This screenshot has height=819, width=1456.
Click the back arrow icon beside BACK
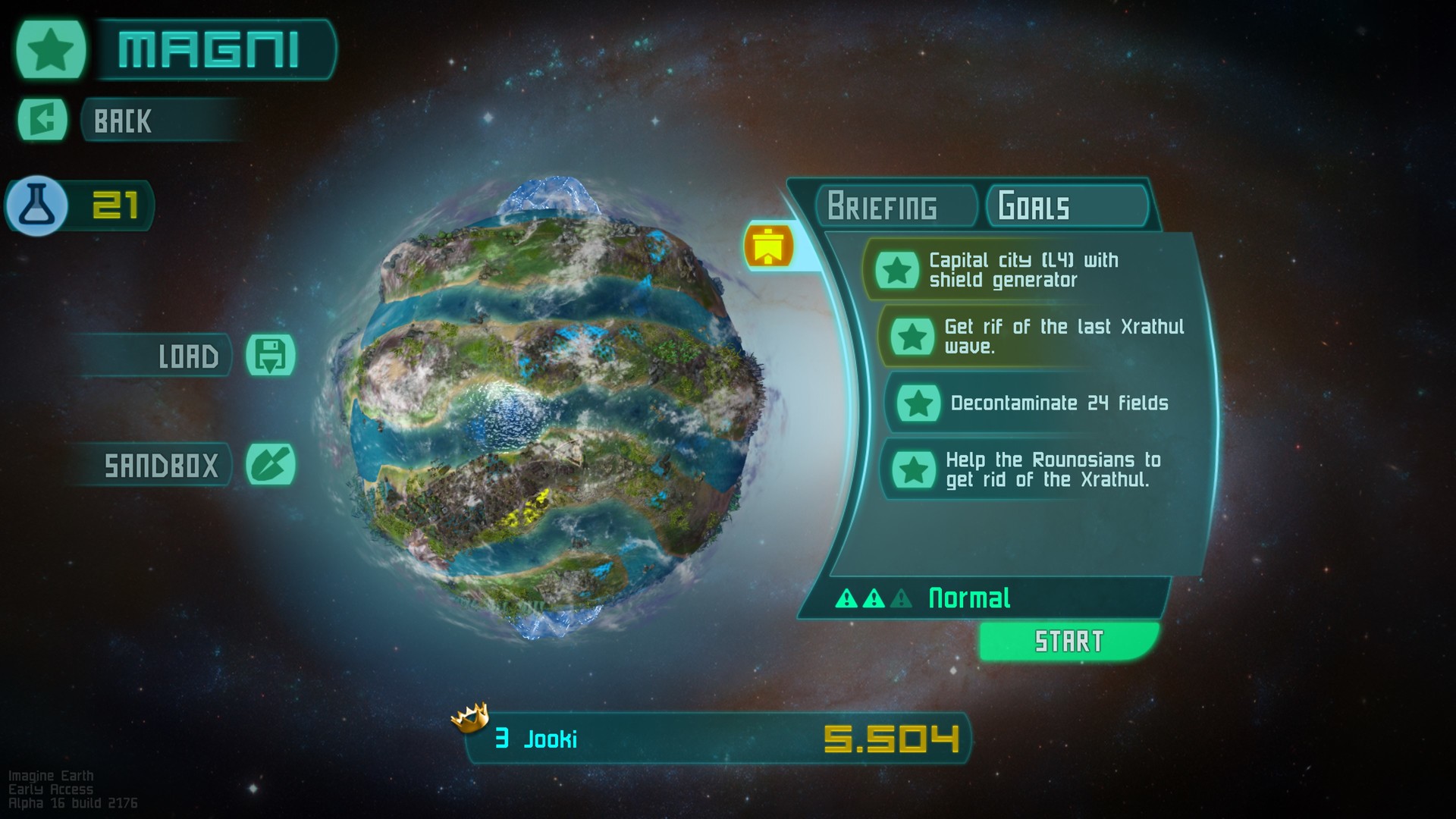click(44, 120)
